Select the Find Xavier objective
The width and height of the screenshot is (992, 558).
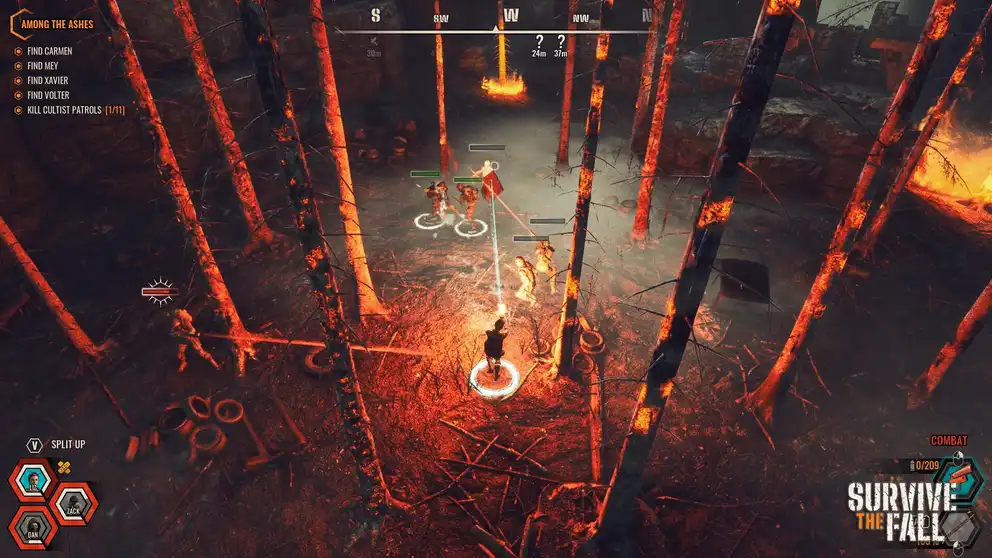tap(49, 81)
